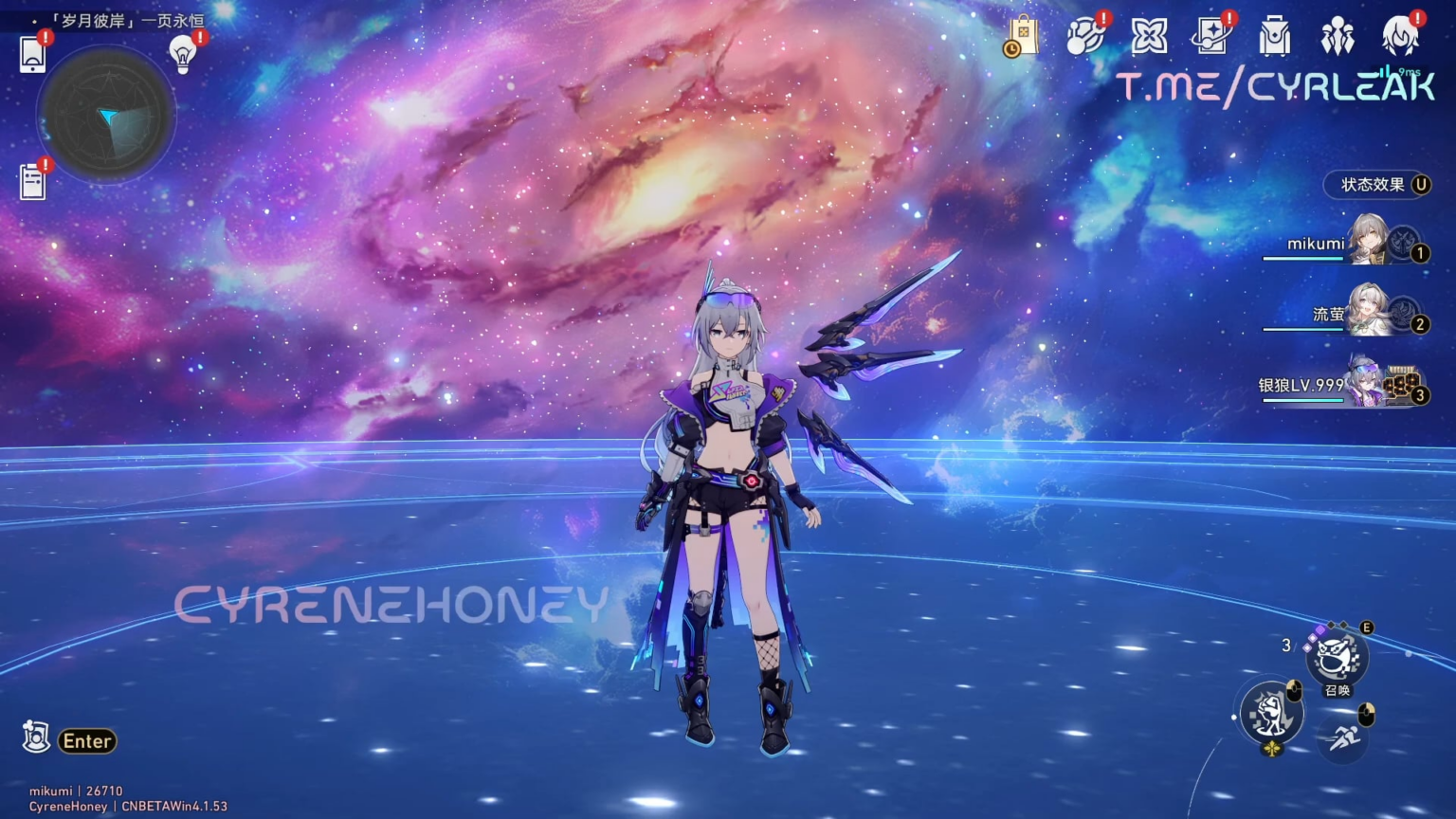The height and width of the screenshot is (819, 1456).
Task: Trigger the 召唤 summon skill button
Action: (1337, 658)
